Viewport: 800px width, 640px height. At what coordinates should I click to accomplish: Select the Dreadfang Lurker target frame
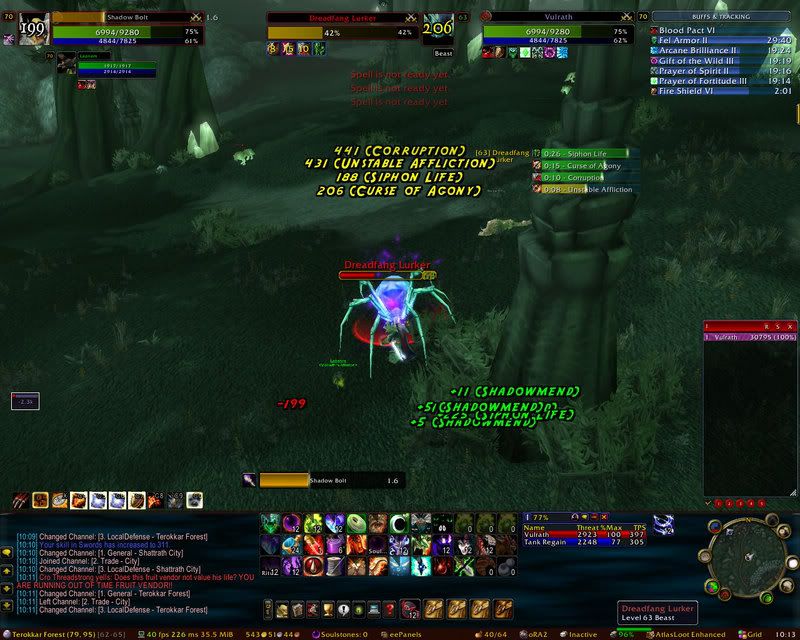(x=342, y=32)
